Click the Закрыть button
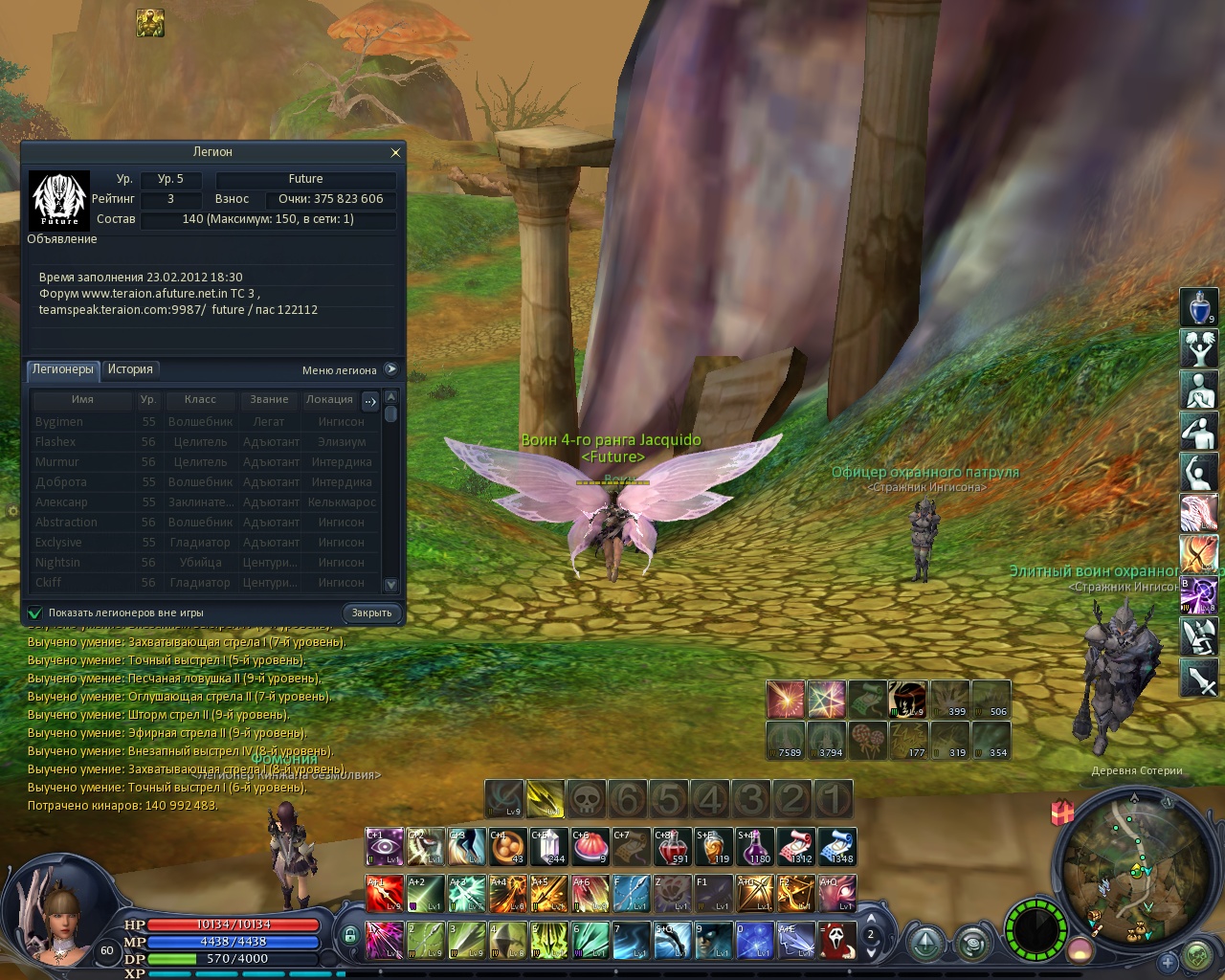 371,612
